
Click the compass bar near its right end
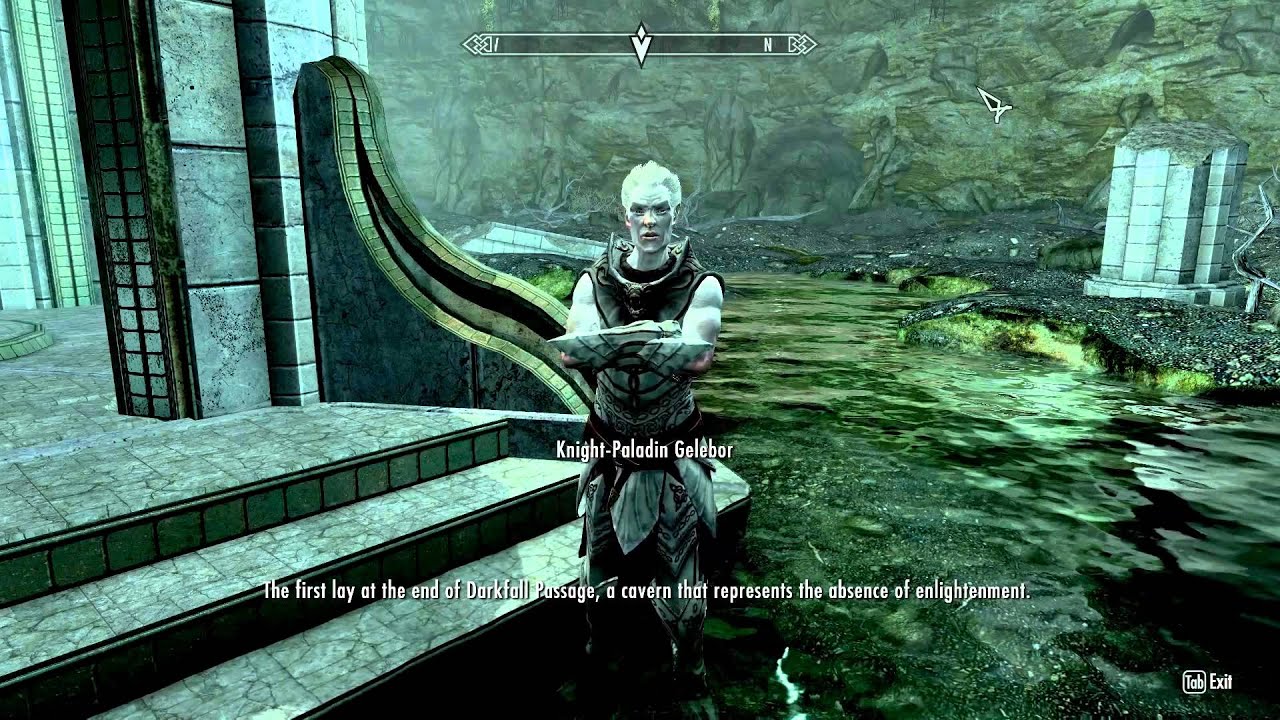click(780, 43)
